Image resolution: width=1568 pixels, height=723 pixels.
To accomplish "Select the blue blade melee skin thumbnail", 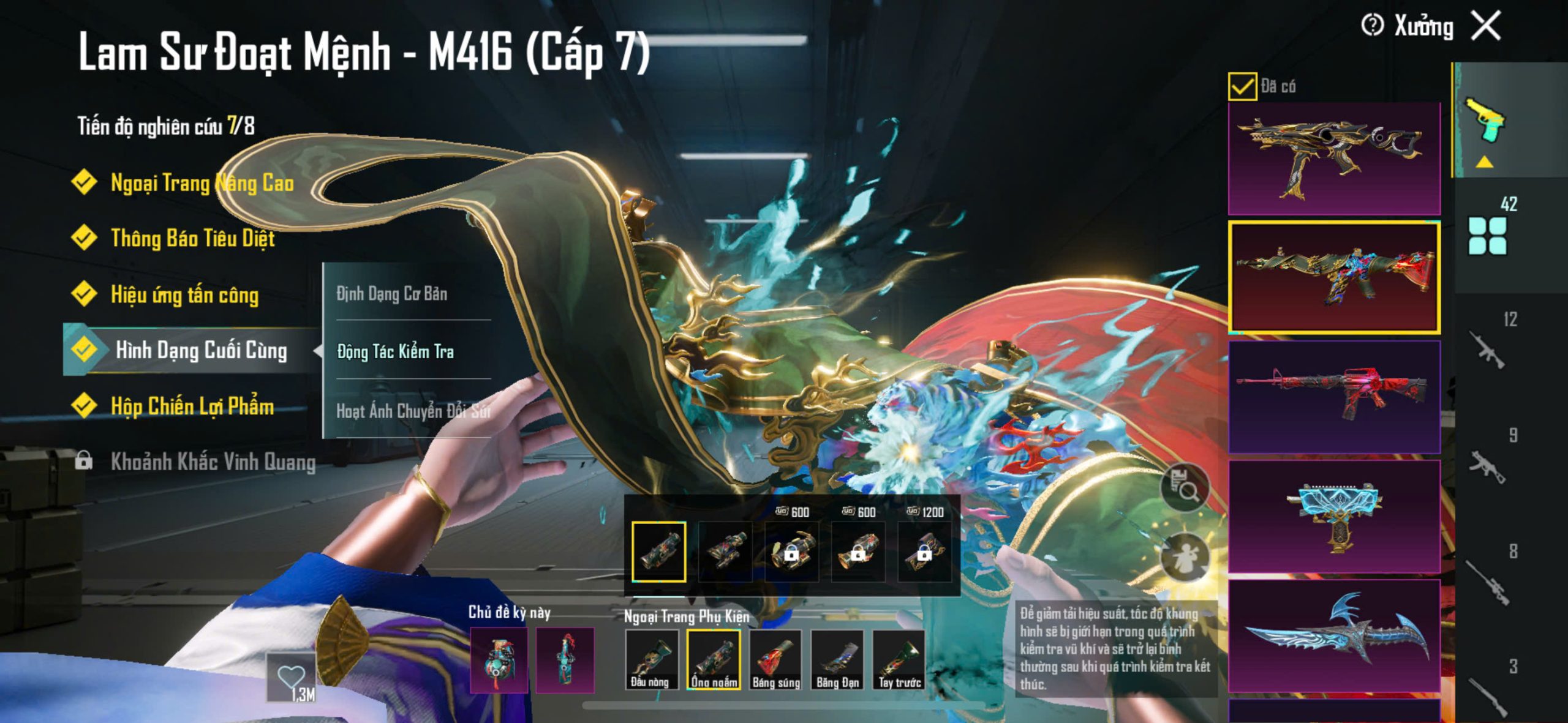I will point(1334,635).
